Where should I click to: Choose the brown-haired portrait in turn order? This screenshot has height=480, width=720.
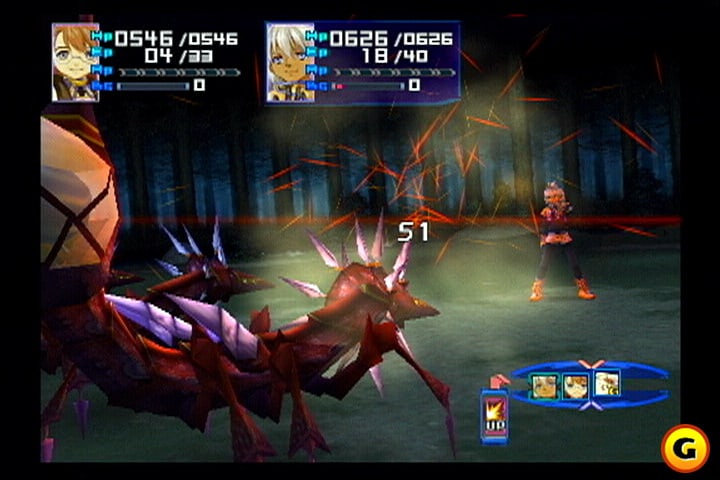click(575, 385)
